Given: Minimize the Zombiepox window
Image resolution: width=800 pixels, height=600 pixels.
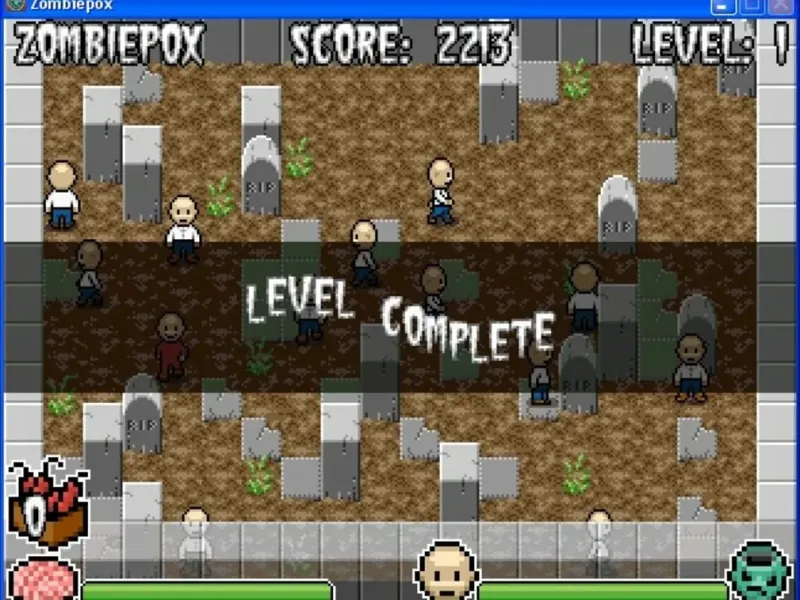Looking at the screenshot, I should [722, 6].
